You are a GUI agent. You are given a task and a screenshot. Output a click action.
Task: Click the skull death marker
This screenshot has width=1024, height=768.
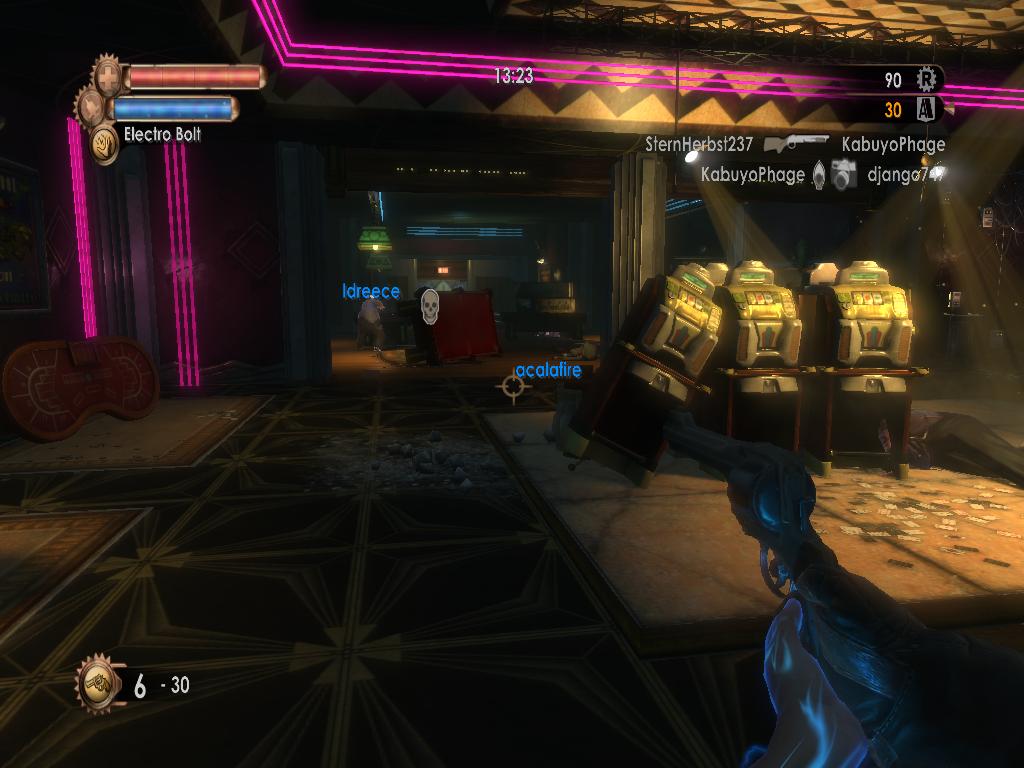point(429,306)
